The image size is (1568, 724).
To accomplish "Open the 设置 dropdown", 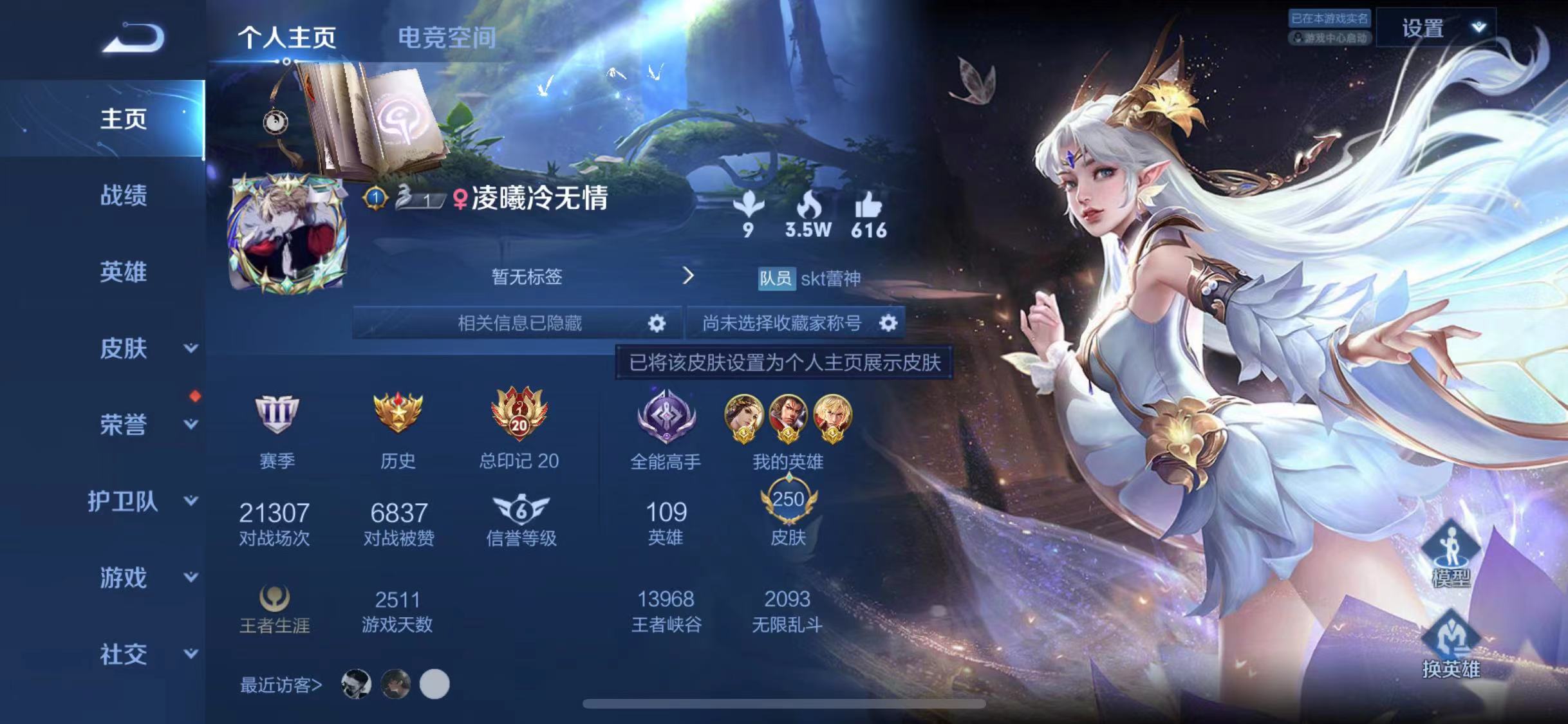I will click(x=1435, y=28).
